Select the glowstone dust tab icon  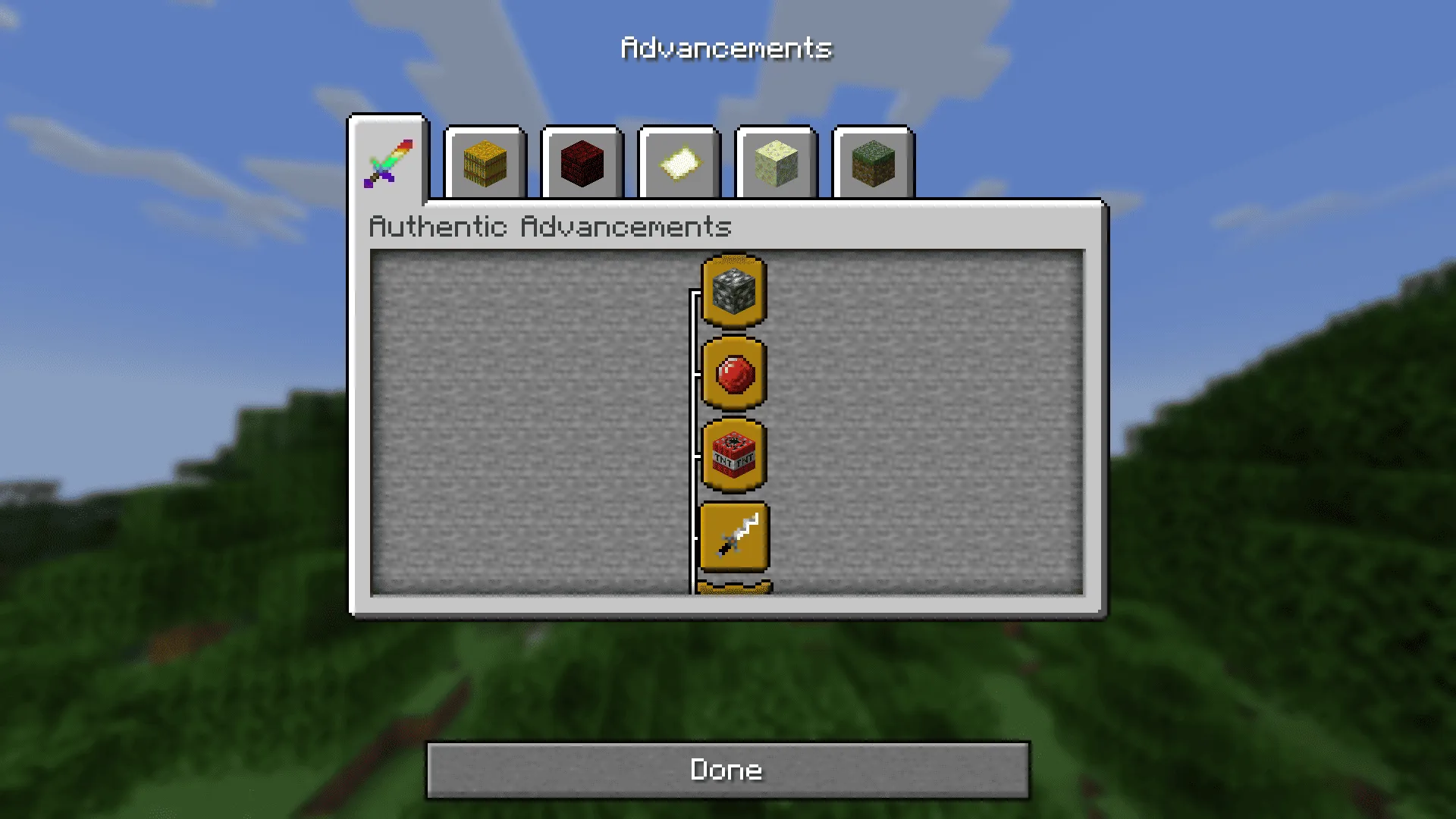coord(678,162)
